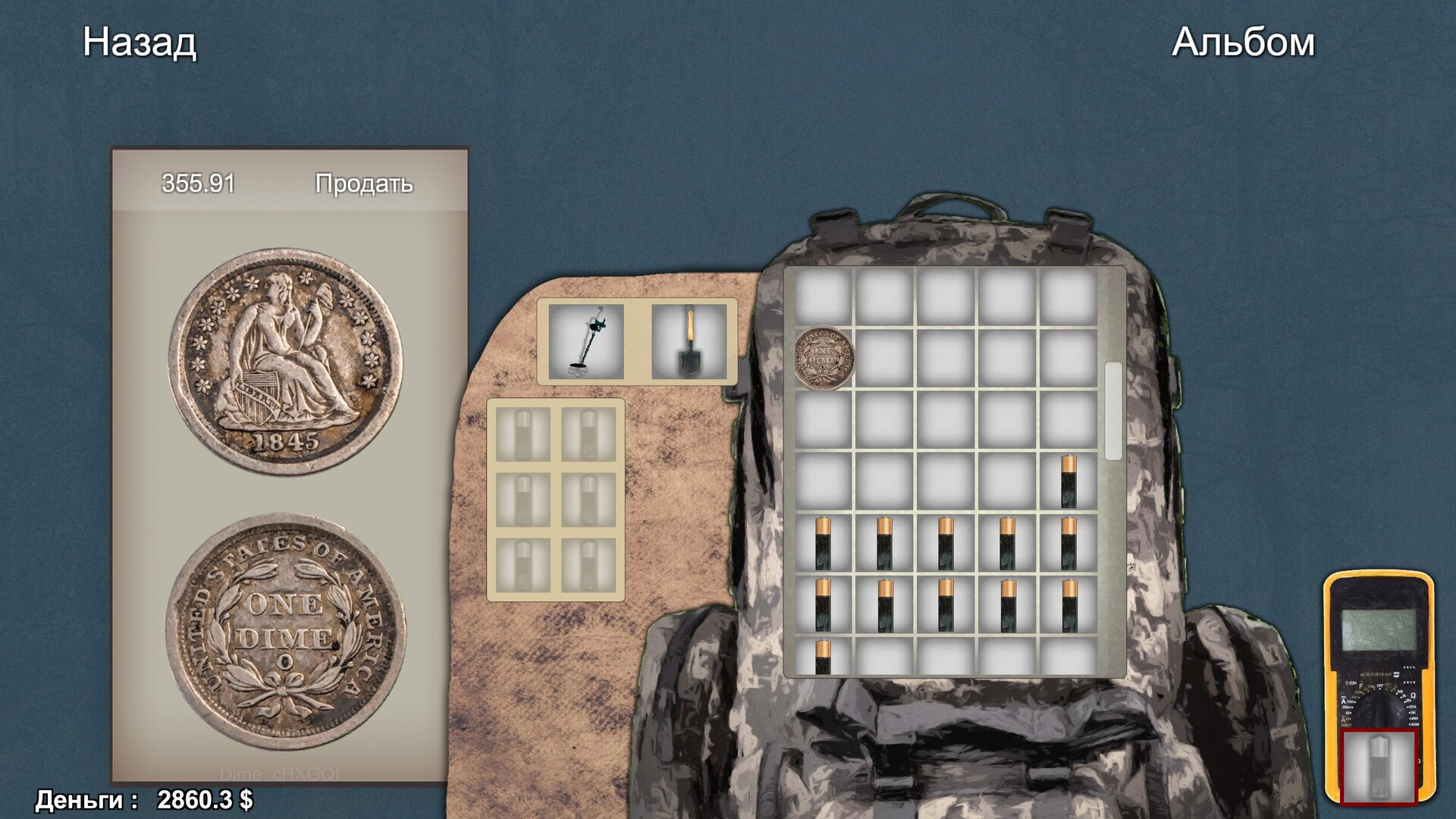Open the Альбом collection
Viewport: 1456px width, 819px height.
1242,42
